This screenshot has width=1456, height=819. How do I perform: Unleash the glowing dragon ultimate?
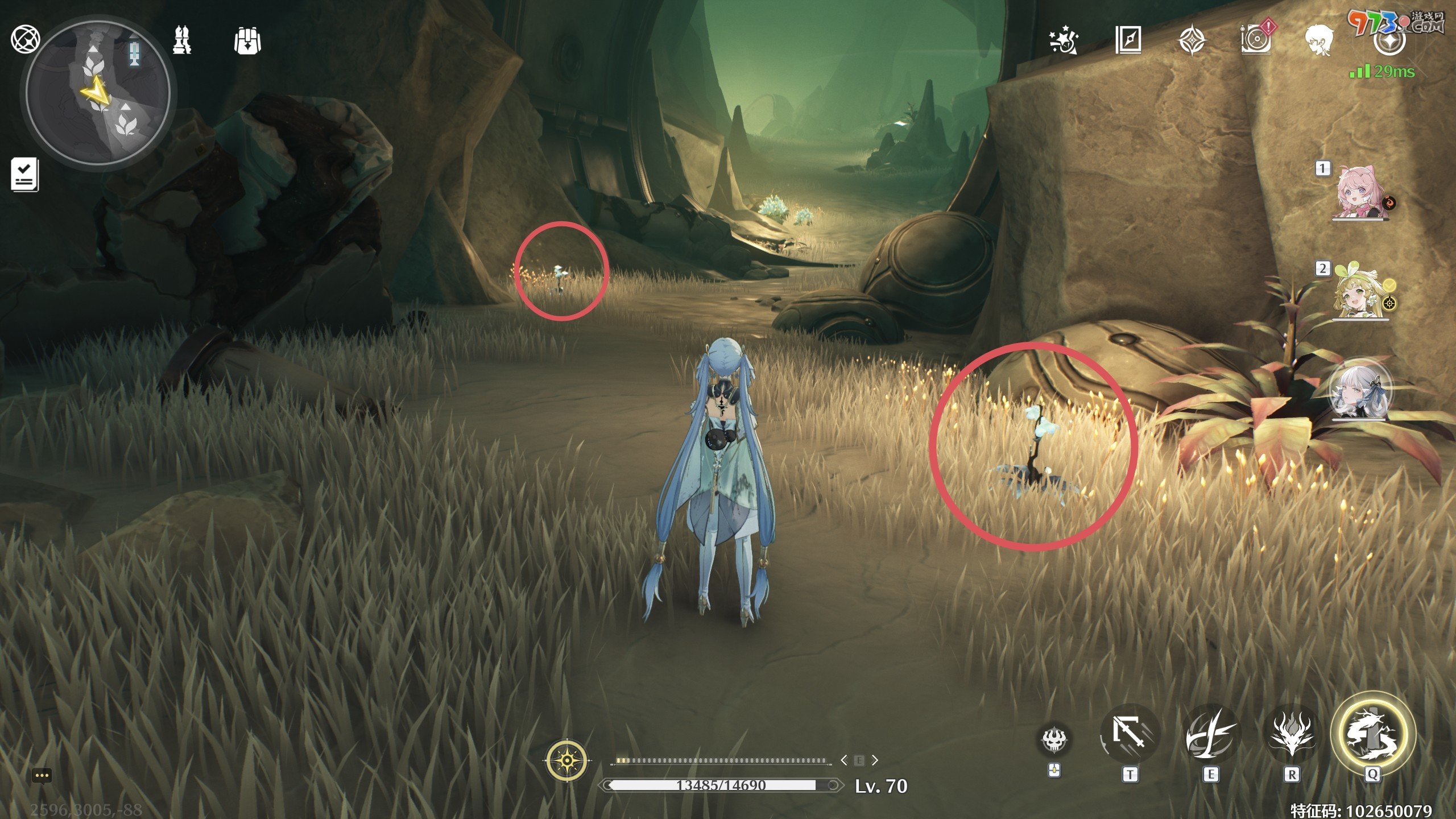1372,735
